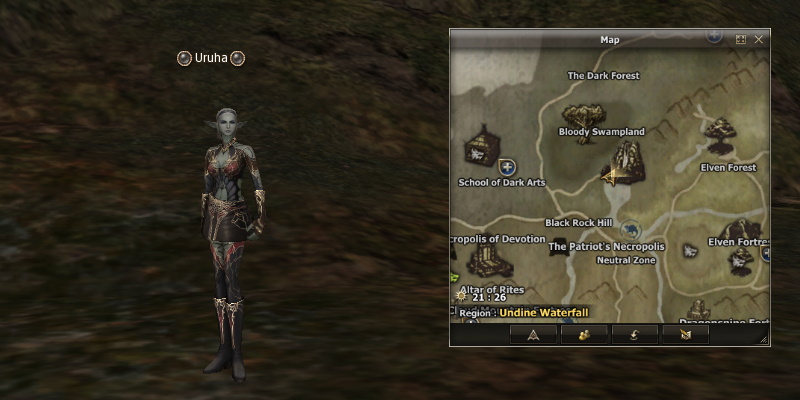Click the first map toolbar button with triangle icon

tap(533, 335)
